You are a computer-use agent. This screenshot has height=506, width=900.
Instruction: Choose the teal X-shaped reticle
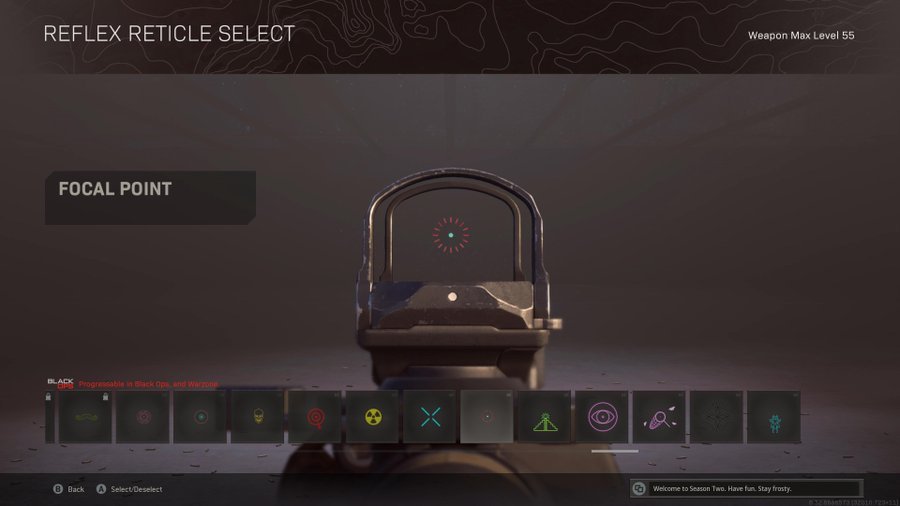430,416
